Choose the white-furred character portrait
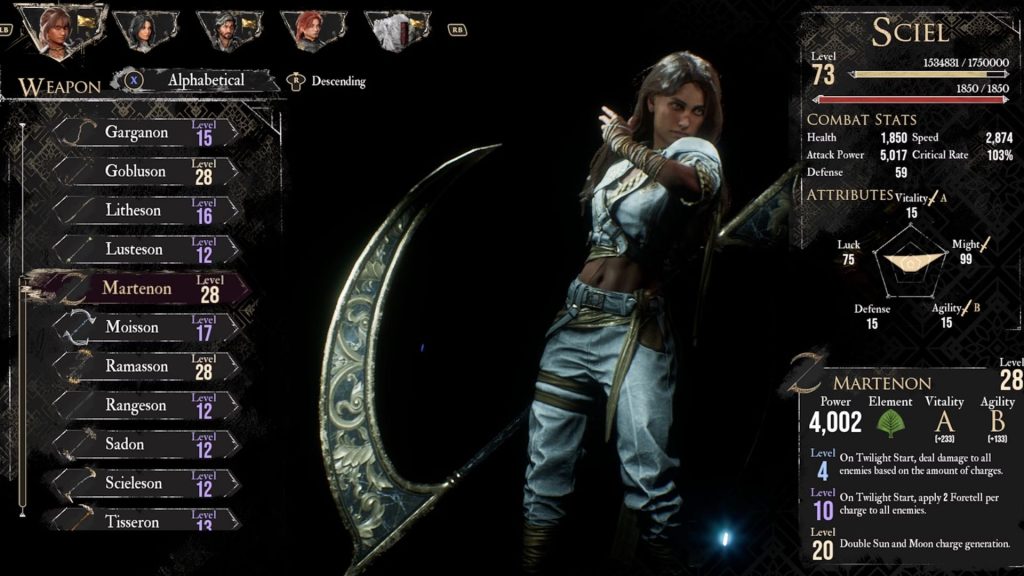 tap(397, 30)
